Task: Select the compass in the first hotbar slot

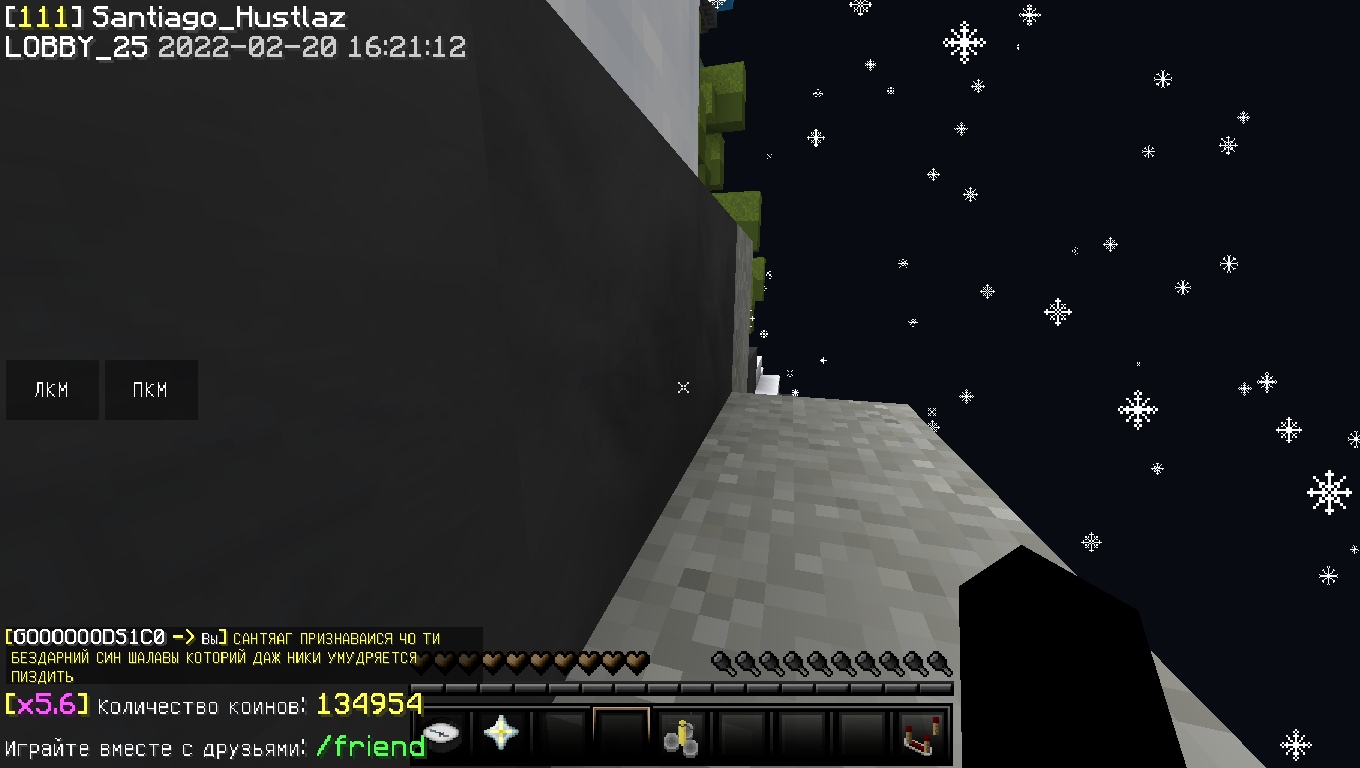Action: (444, 735)
